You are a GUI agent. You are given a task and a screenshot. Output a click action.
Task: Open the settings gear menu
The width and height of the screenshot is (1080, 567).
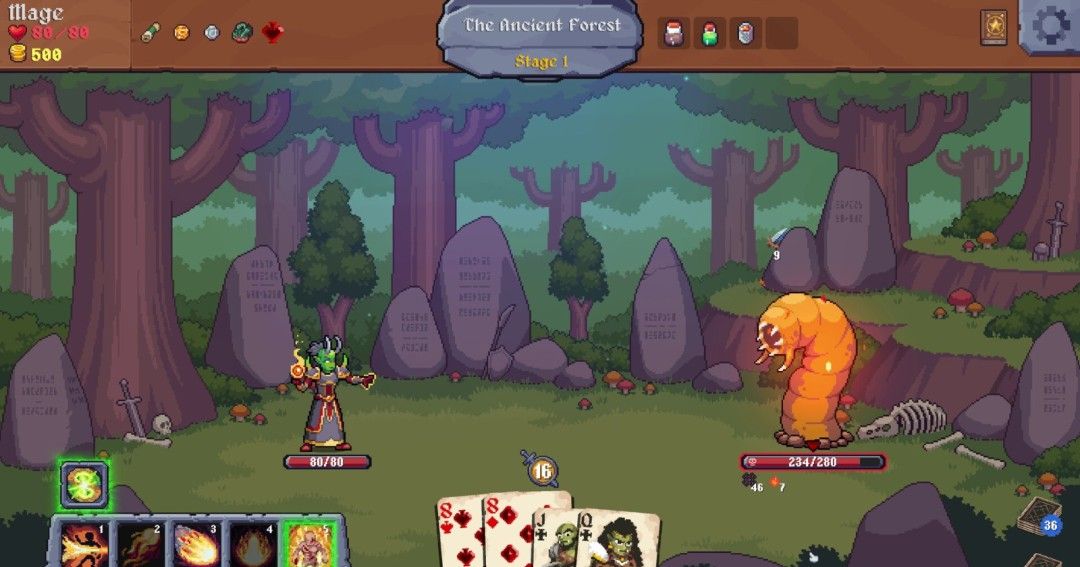click(1051, 26)
